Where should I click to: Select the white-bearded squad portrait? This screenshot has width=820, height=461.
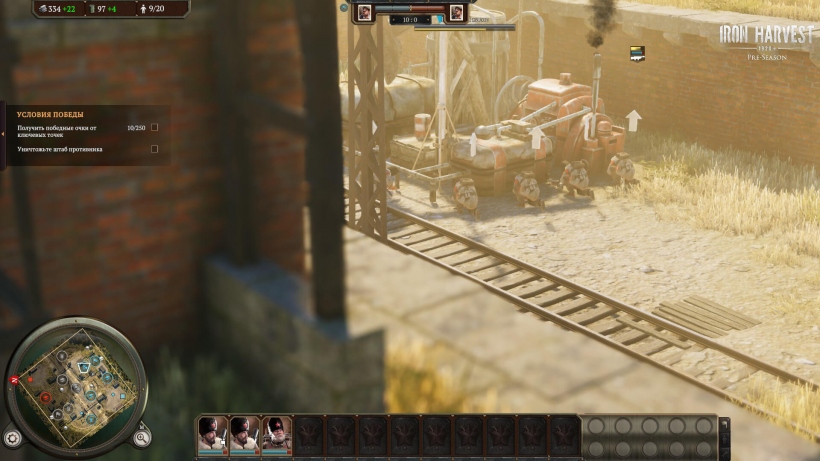click(276, 433)
